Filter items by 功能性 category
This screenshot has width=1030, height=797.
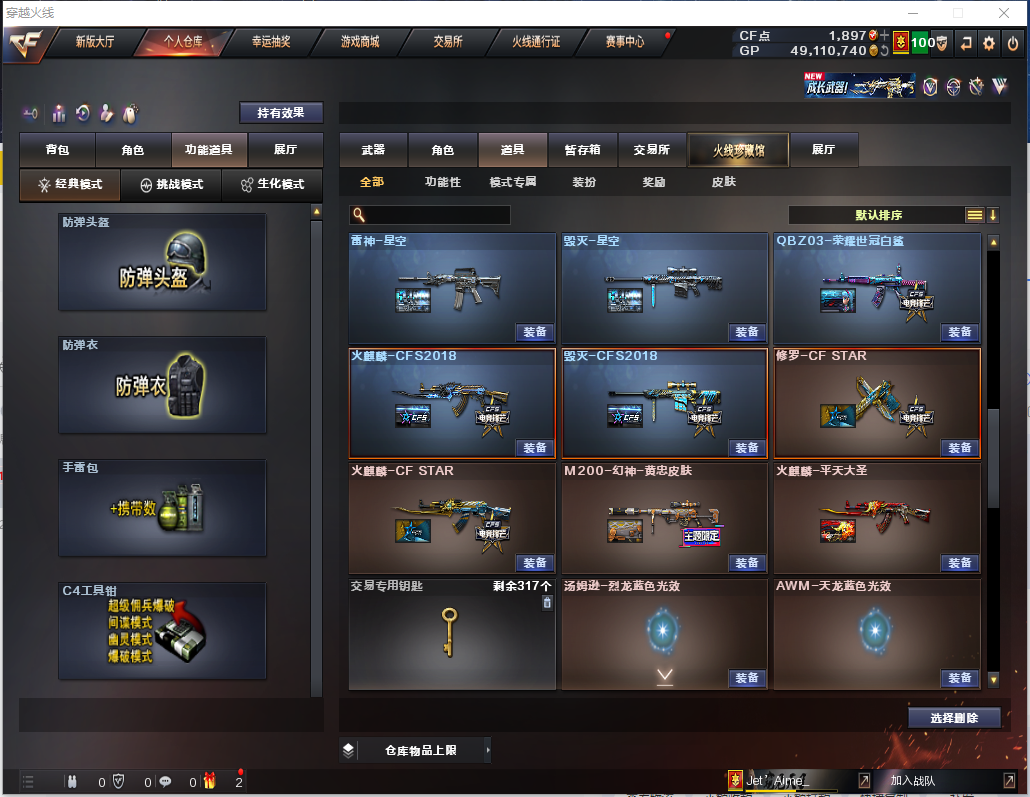point(442,183)
